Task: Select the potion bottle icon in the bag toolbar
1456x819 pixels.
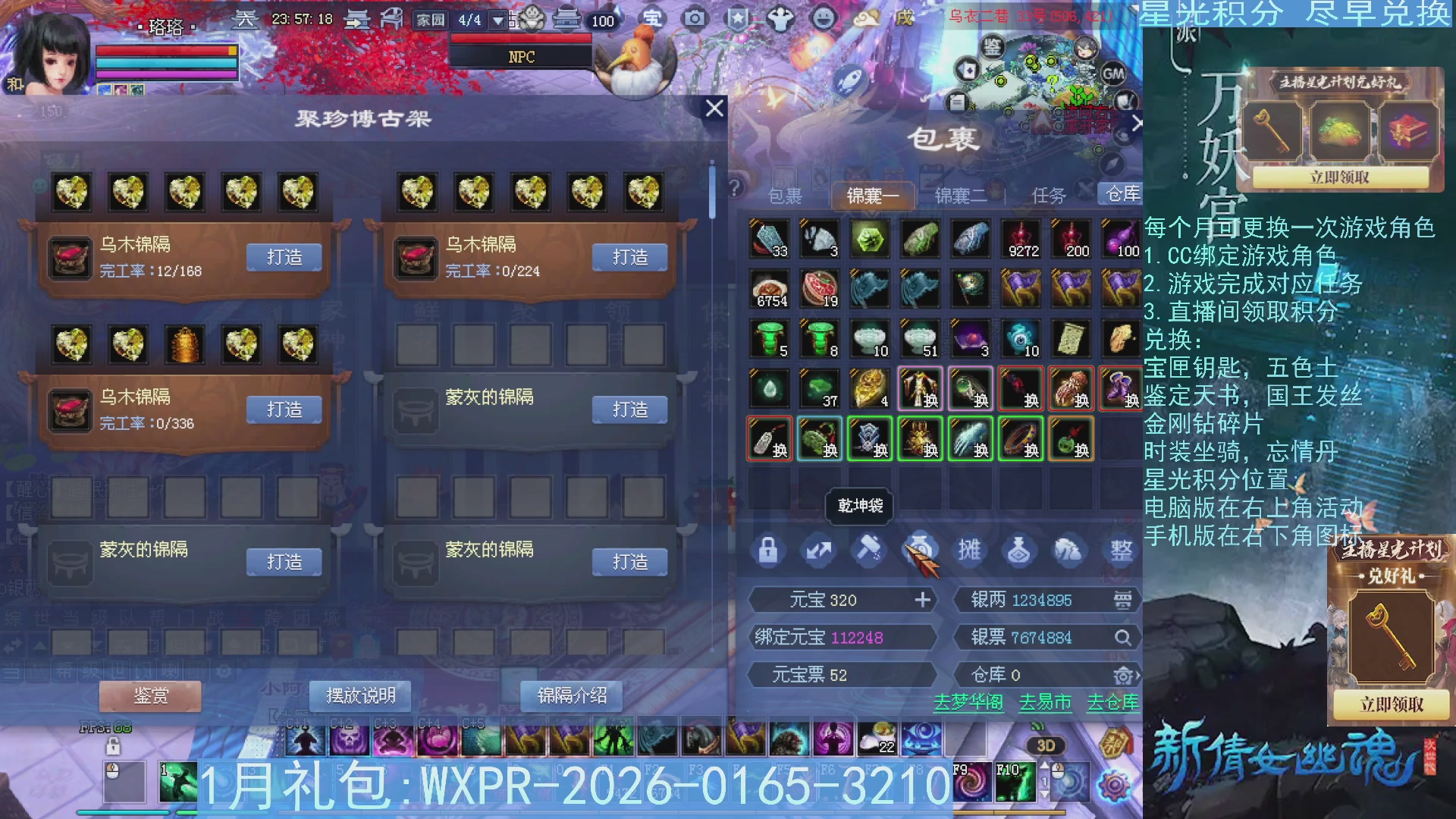Action: pyautogui.click(x=1020, y=550)
